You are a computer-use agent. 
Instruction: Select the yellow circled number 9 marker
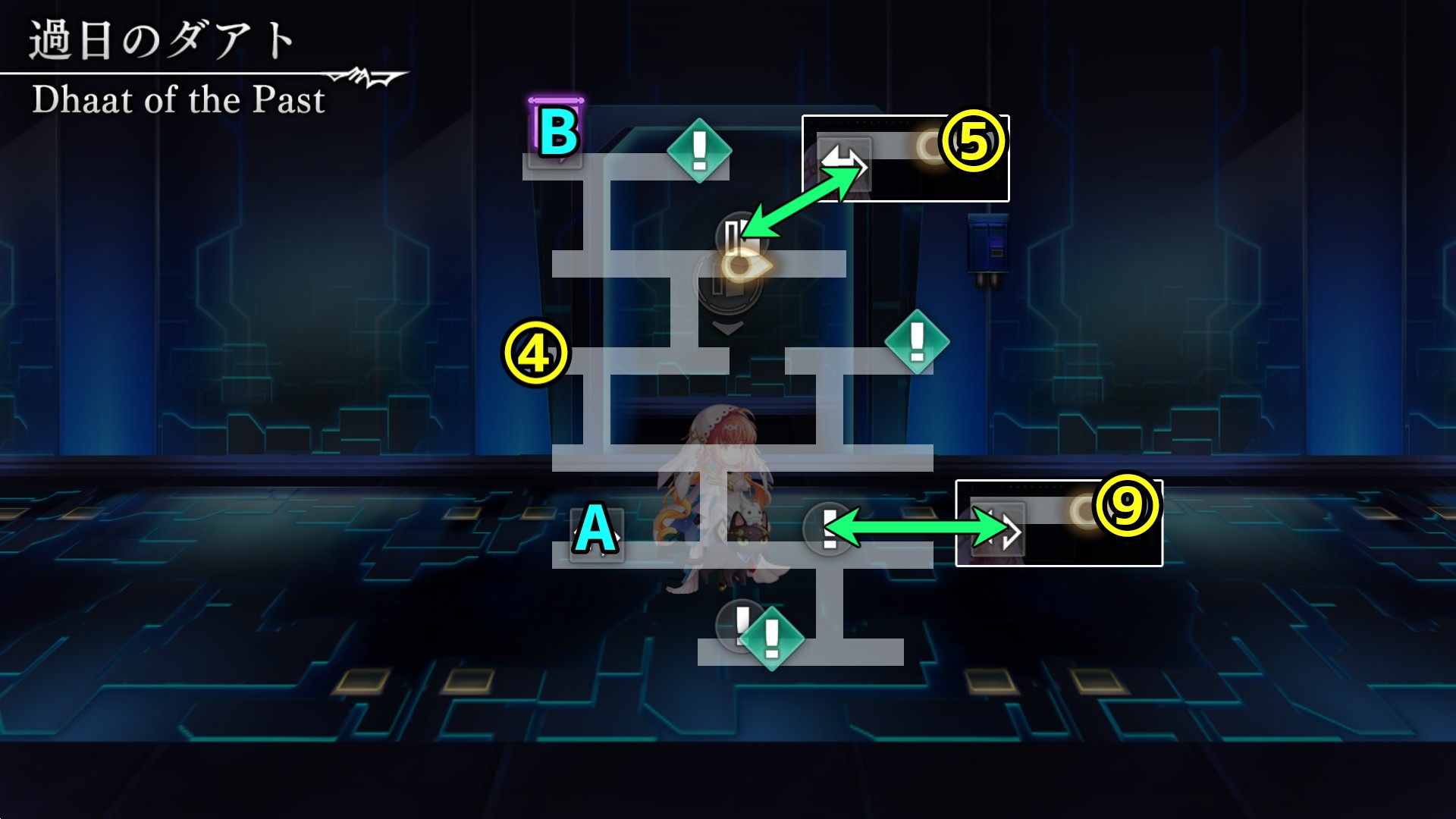1127,506
